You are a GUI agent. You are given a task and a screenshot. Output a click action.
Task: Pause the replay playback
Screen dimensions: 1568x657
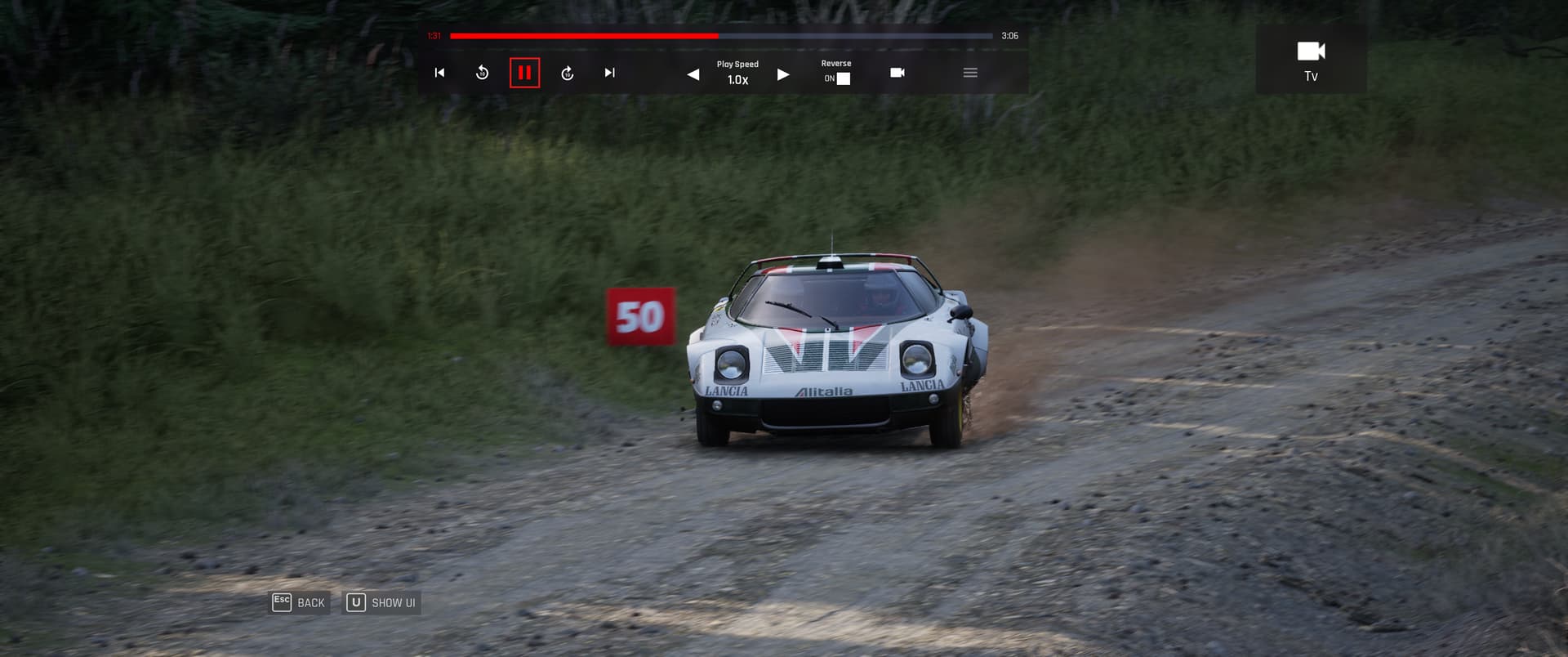(x=524, y=73)
